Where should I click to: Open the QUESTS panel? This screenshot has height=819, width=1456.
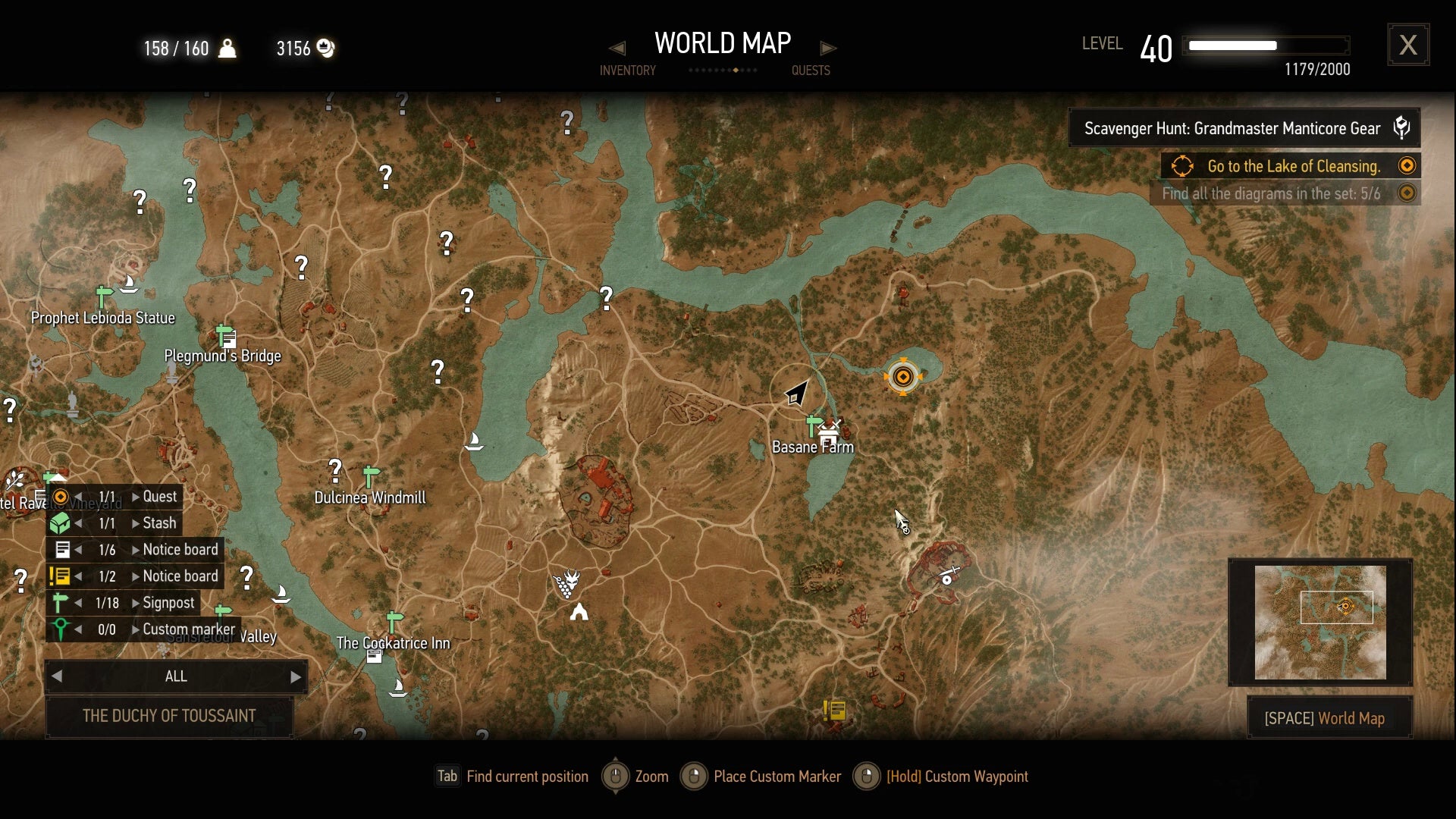(811, 71)
